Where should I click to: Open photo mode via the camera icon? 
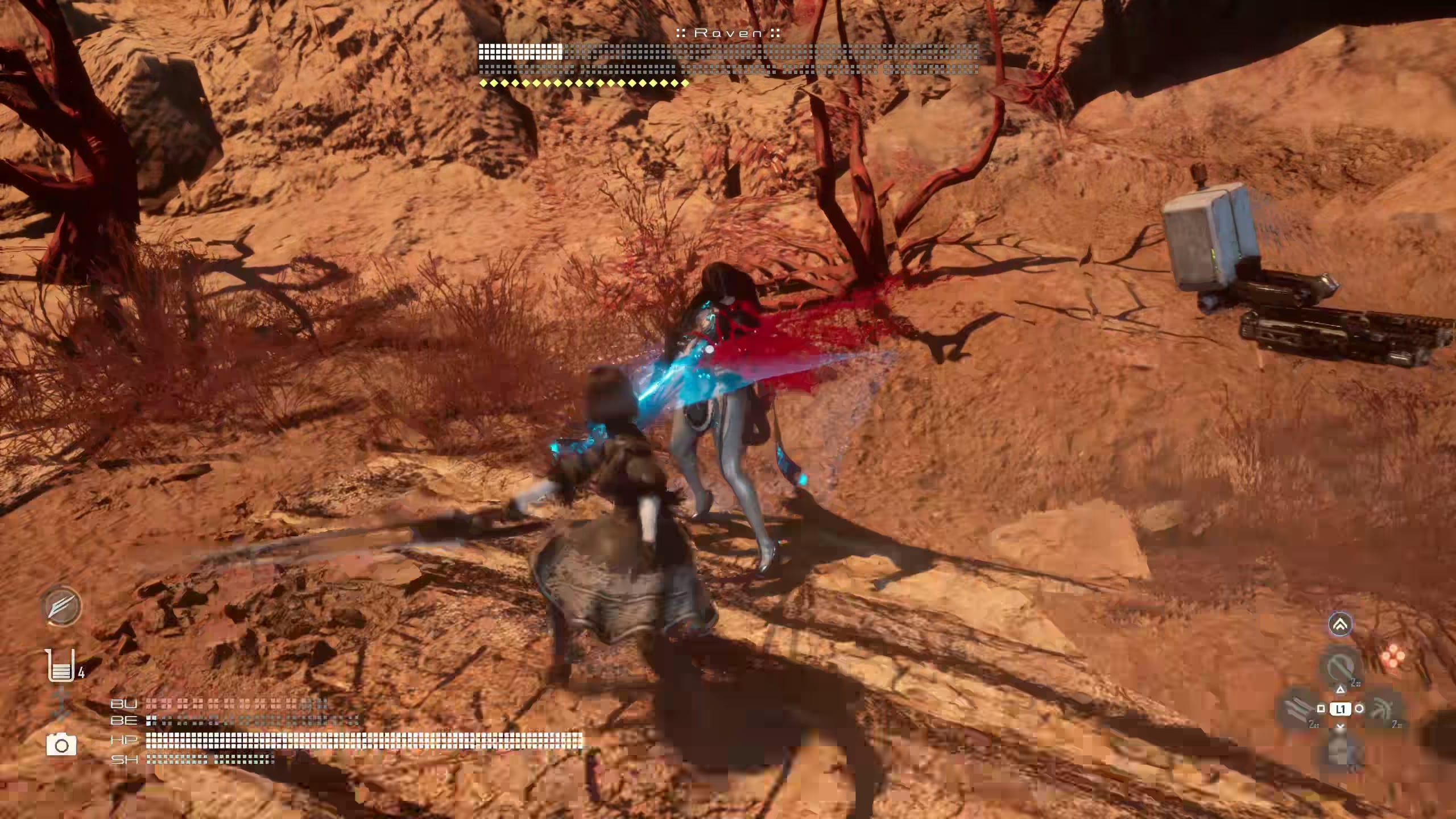(61, 744)
